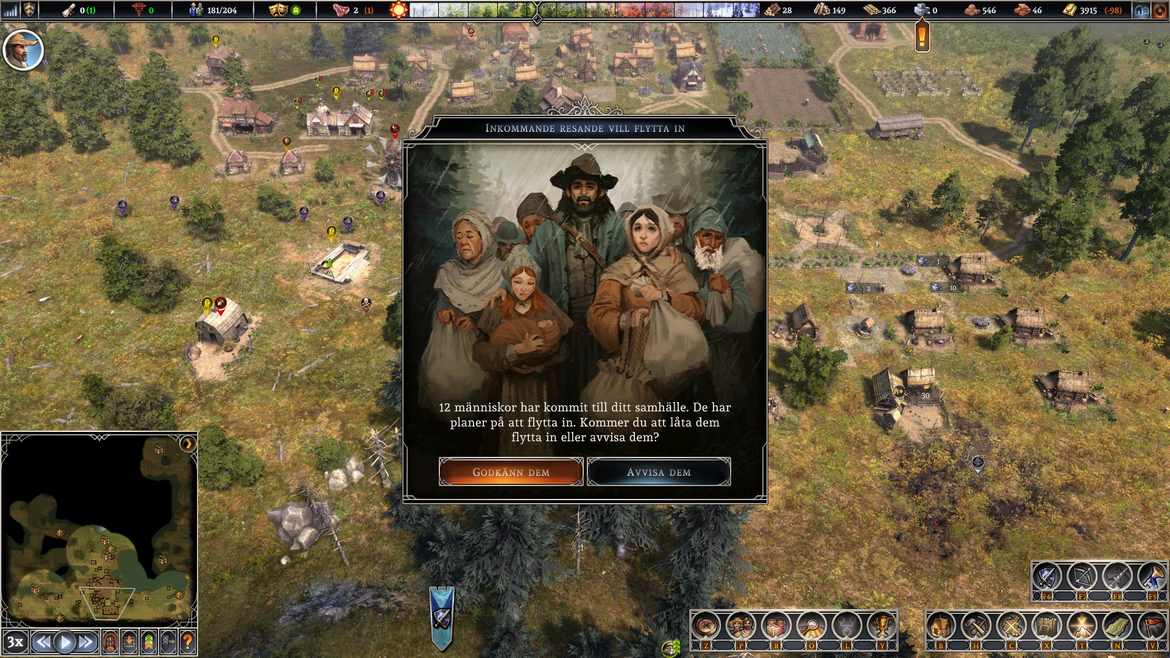Click the 3x game speed indicator

15,642
